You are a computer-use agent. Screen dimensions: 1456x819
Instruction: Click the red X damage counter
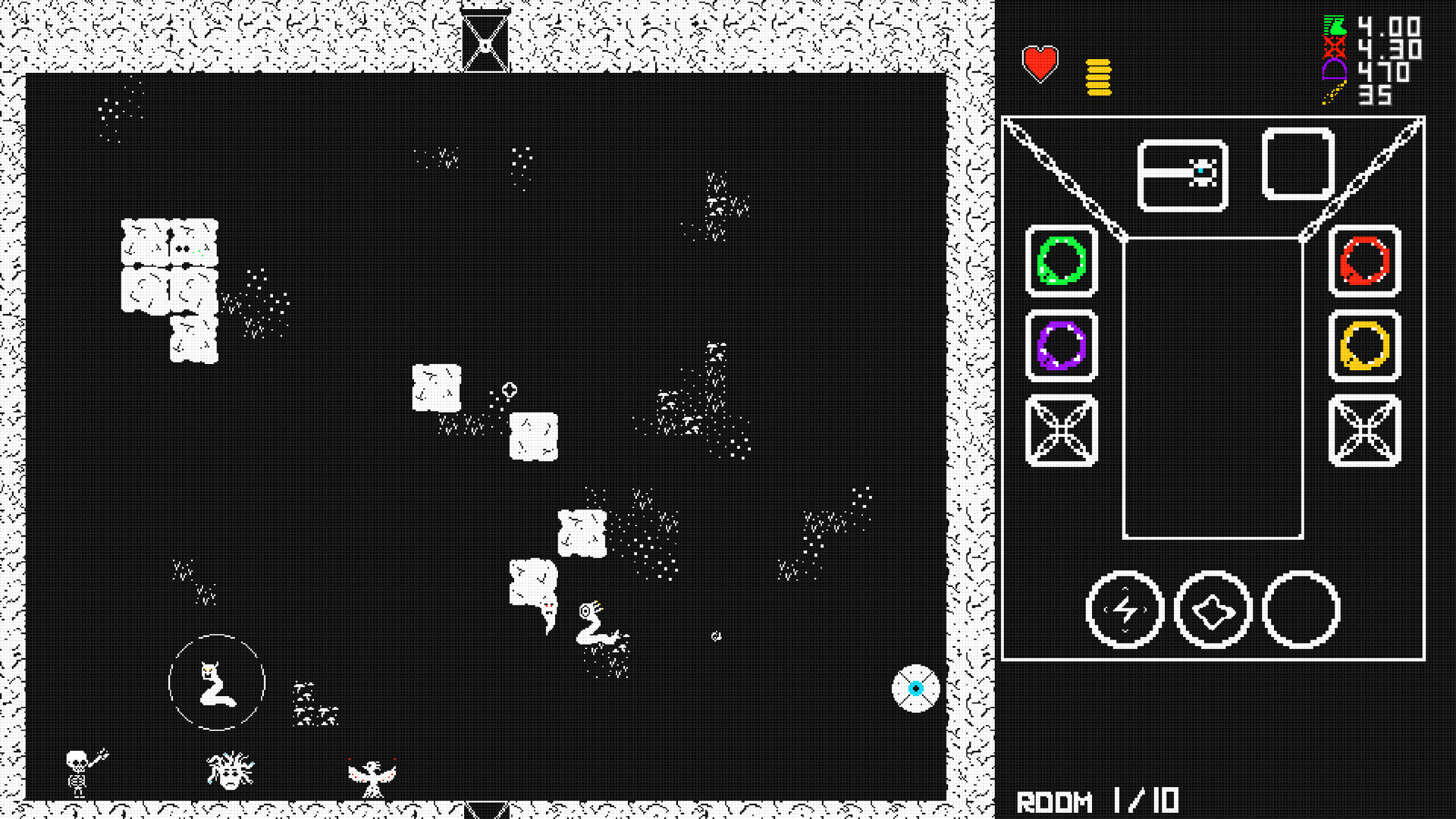tap(1333, 49)
